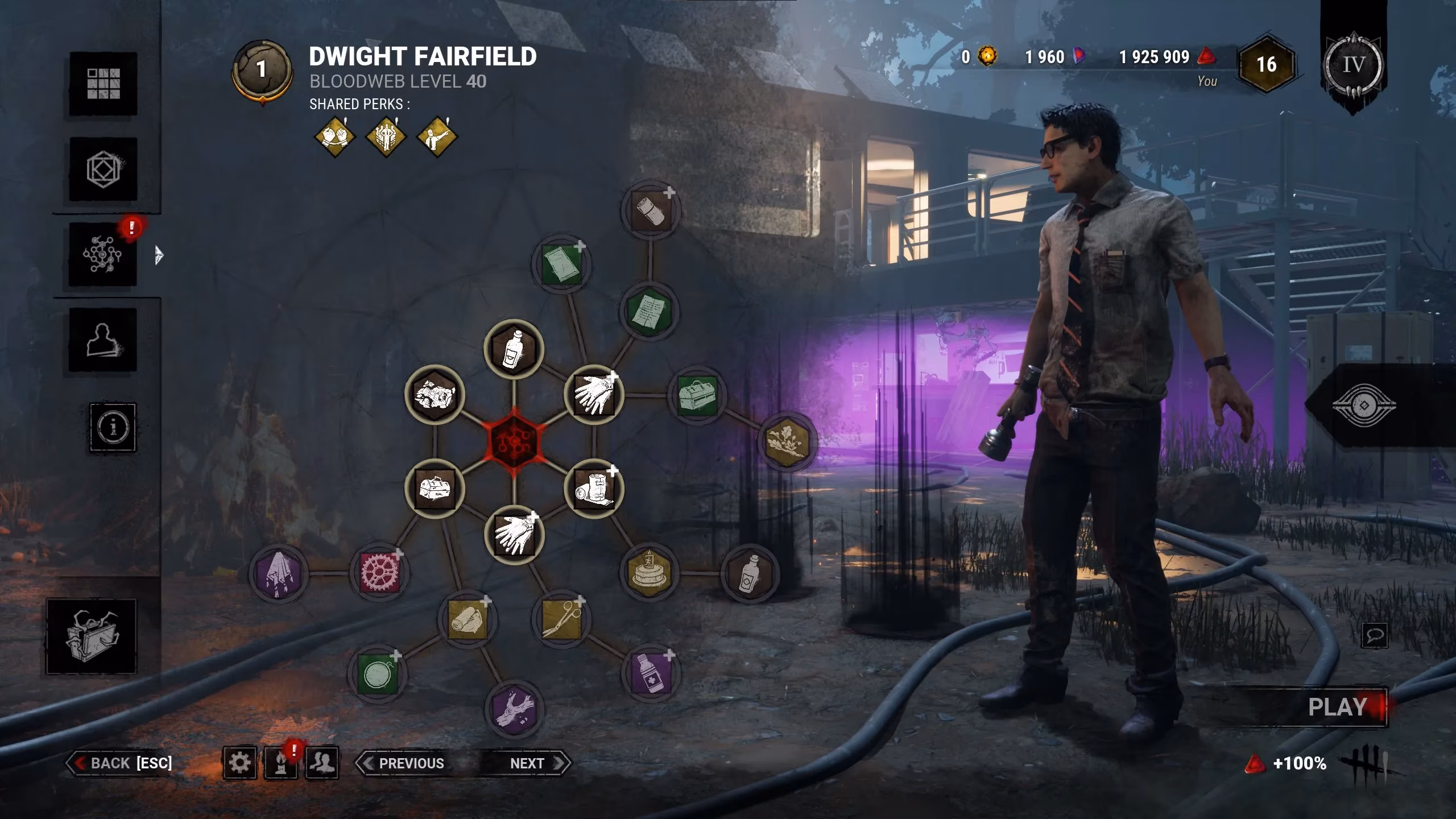Viewport: 1456px width, 819px height.
Task: Switch to the PREVIOUS character
Action: (x=404, y=763)
